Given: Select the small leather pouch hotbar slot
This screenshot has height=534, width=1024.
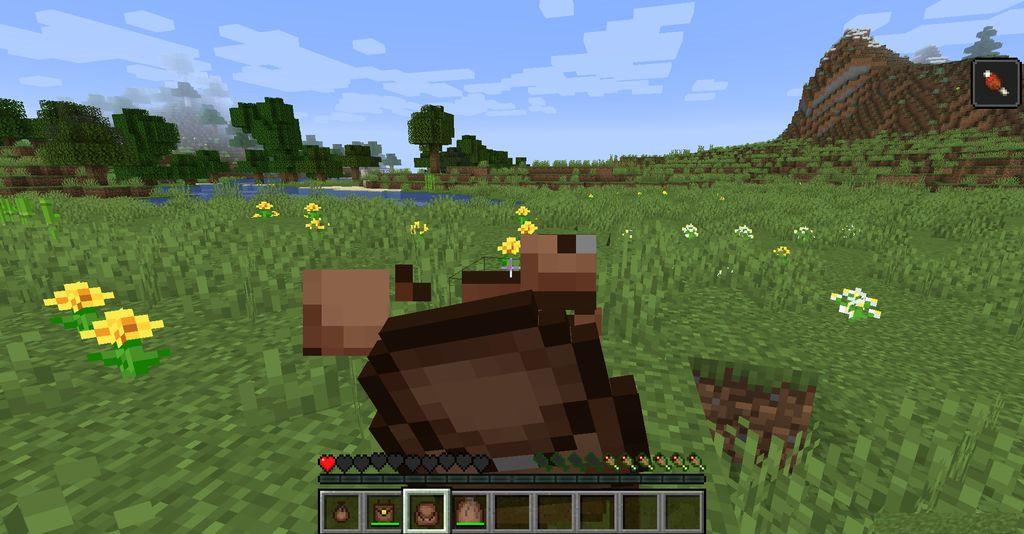Looking at the screenshot, I should [340, 511].
